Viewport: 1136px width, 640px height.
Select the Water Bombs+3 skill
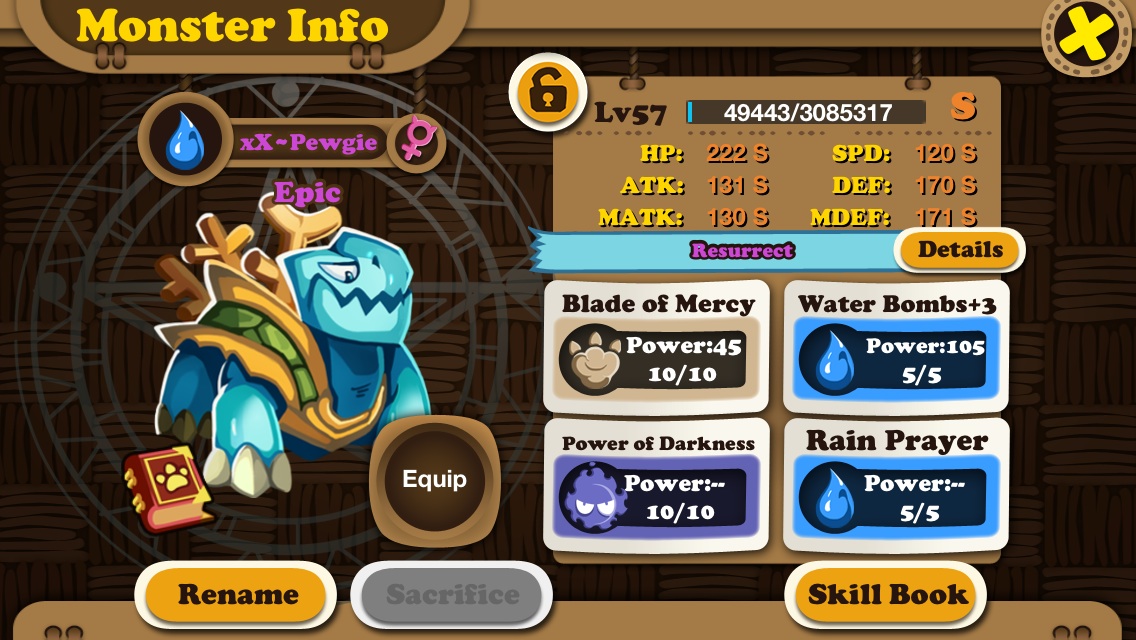tap(896, 347)
